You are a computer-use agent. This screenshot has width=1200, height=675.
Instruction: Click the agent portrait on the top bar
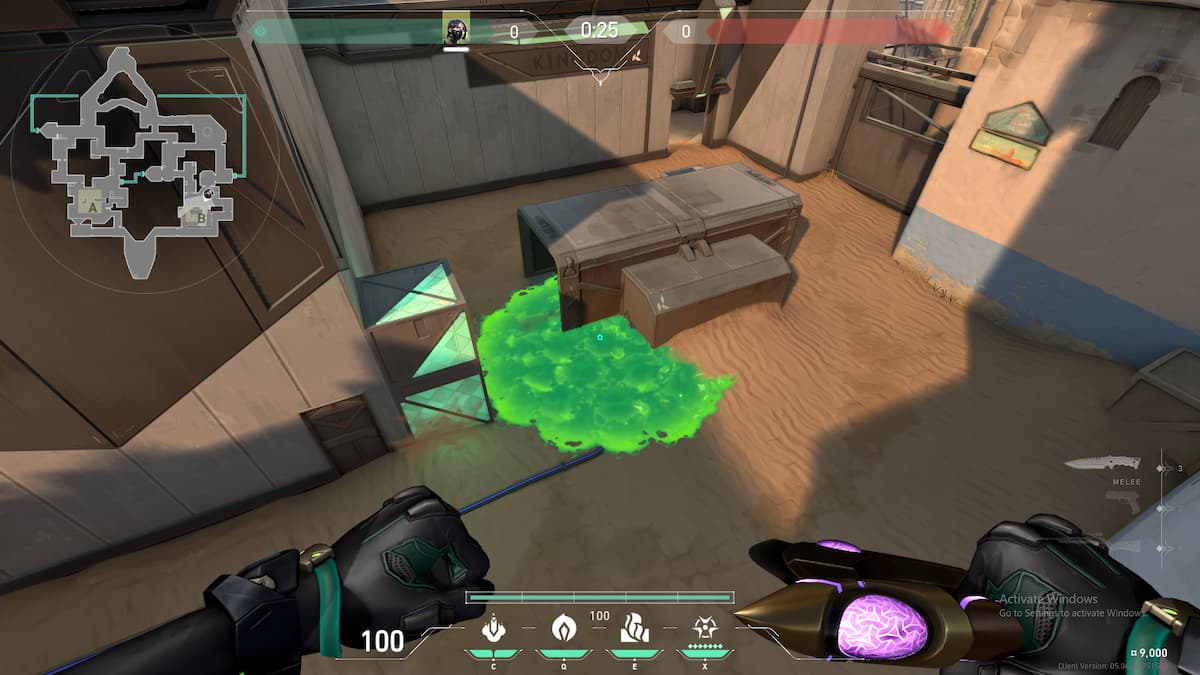(456, 30)
